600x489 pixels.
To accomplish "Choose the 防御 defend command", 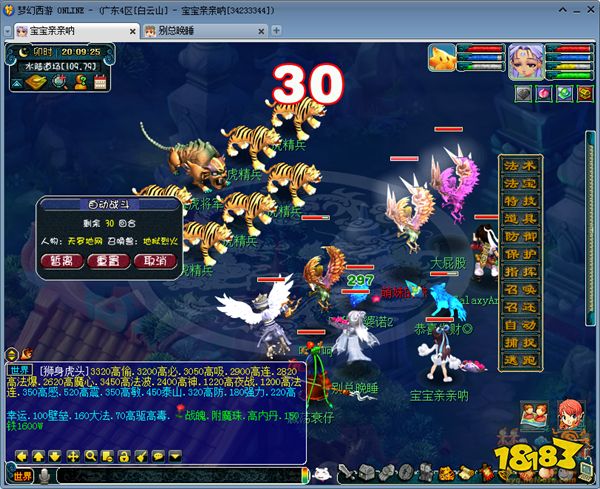I will 520,237.
